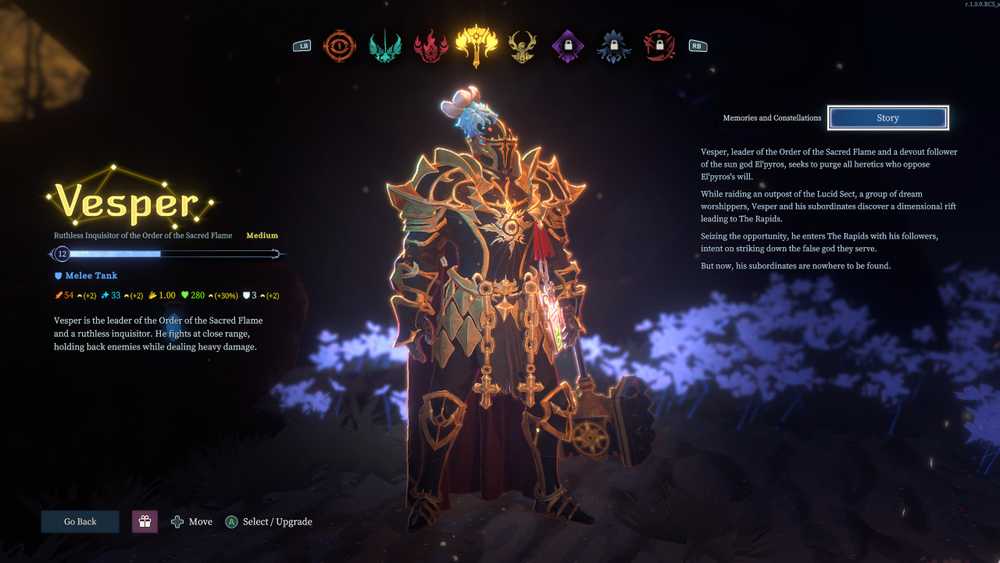Select the orange eye emblem character

pyautogui.click(x=340, y=45)
